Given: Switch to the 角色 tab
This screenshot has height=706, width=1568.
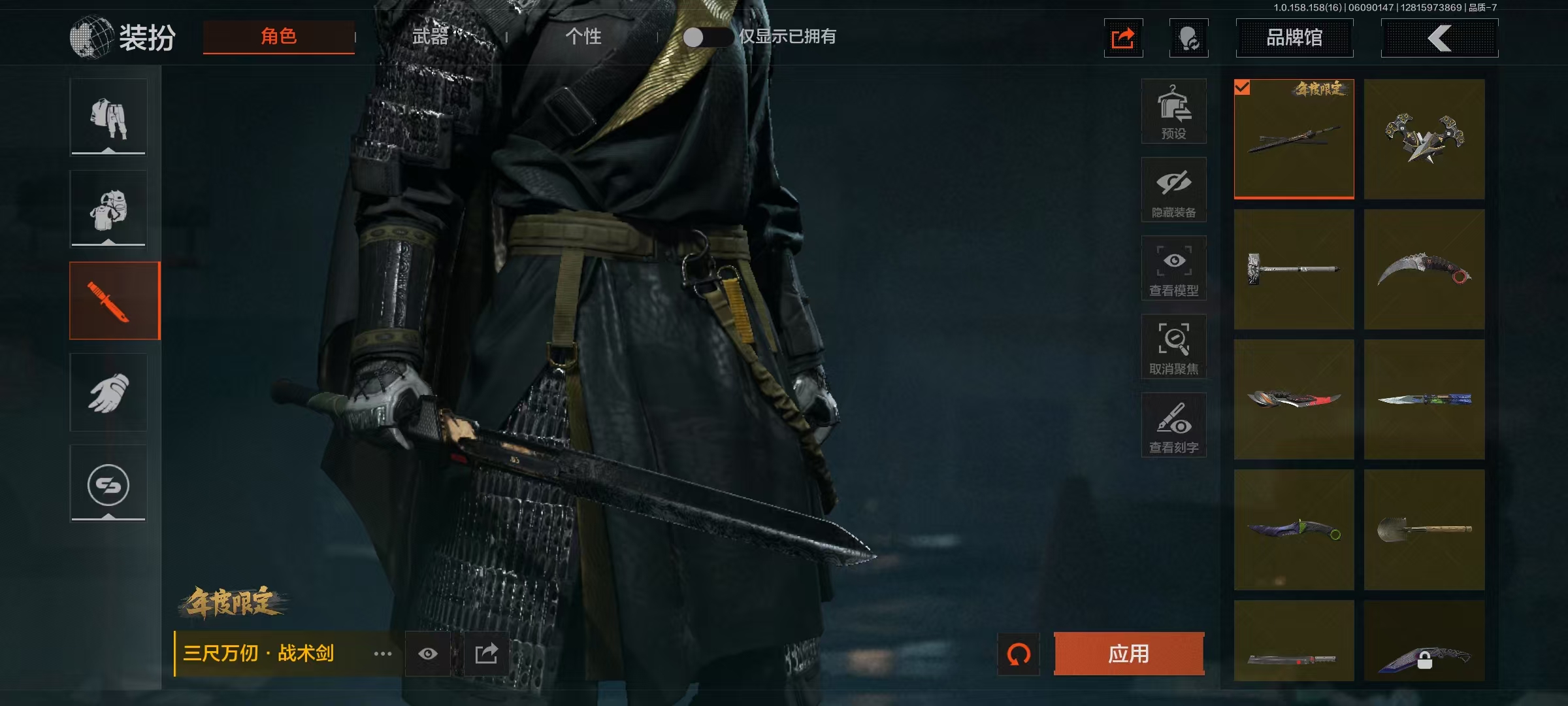Looking at the screenshot, I should tap(279, 37).
